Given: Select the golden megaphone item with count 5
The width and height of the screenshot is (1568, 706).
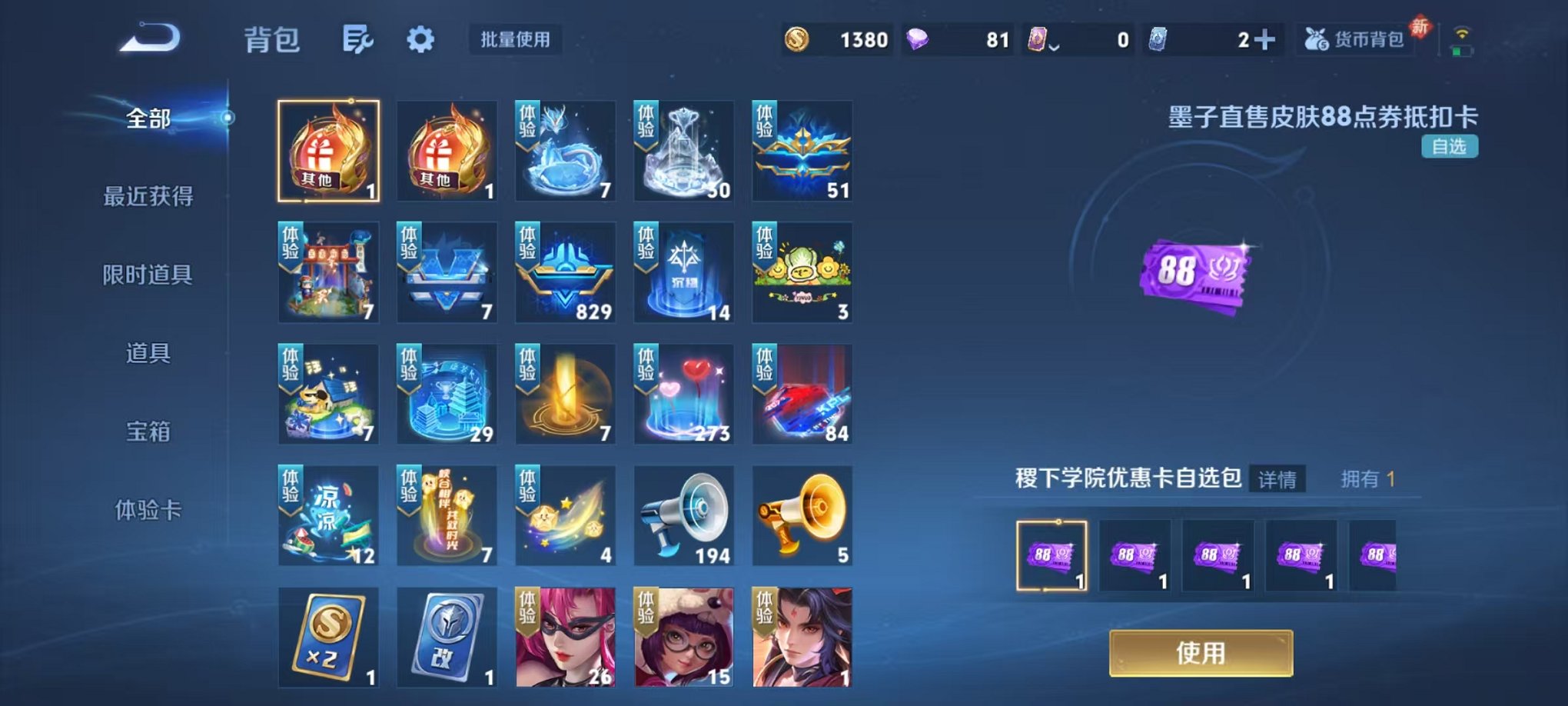Looking at the screenshot, I should [x=802, y=515].
